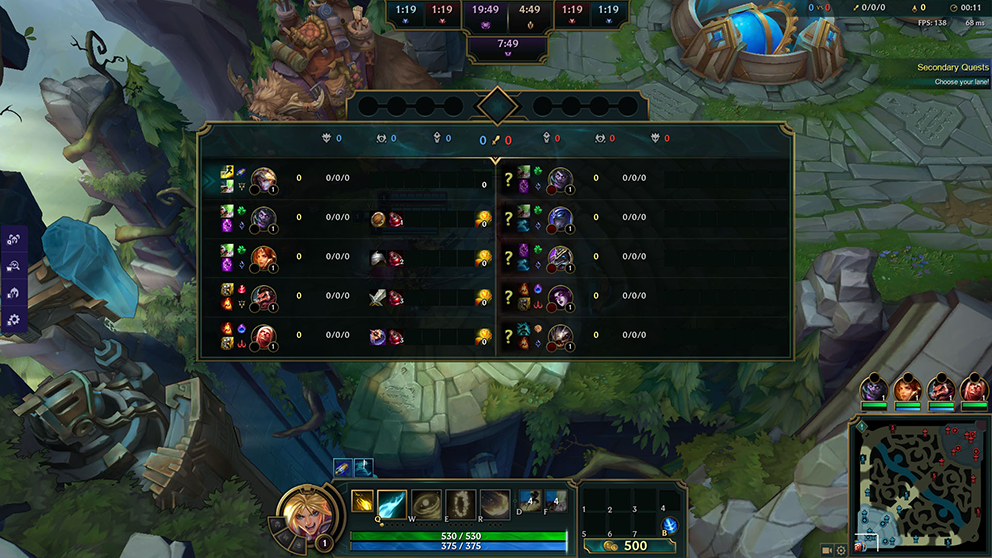Open the gear icon on the left overlay
This screenshot has height=558, width=992.
(14, 320)
